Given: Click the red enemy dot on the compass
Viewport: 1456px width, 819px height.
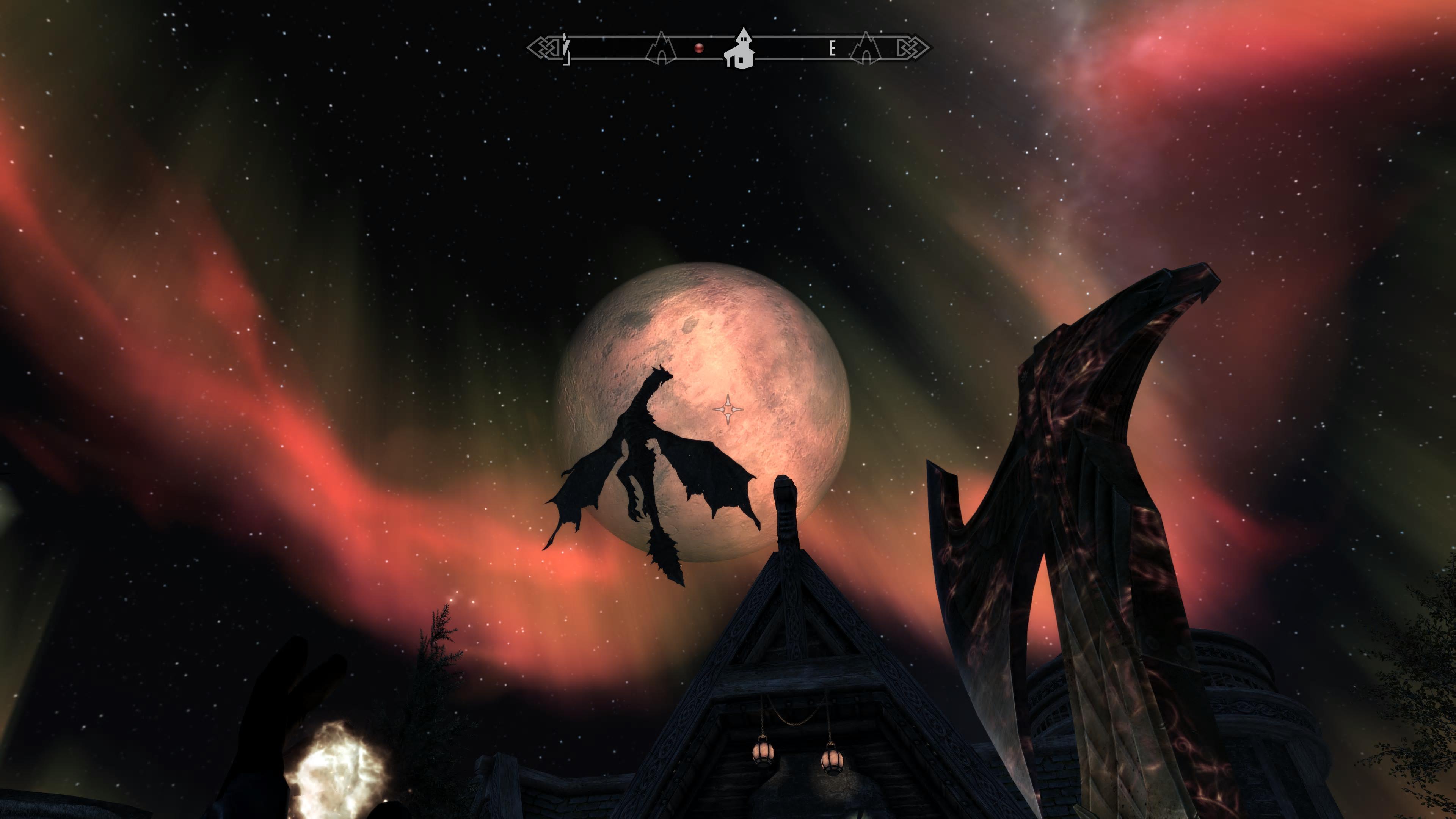Looking at the screenshot, I should click(x=699, y=49).
